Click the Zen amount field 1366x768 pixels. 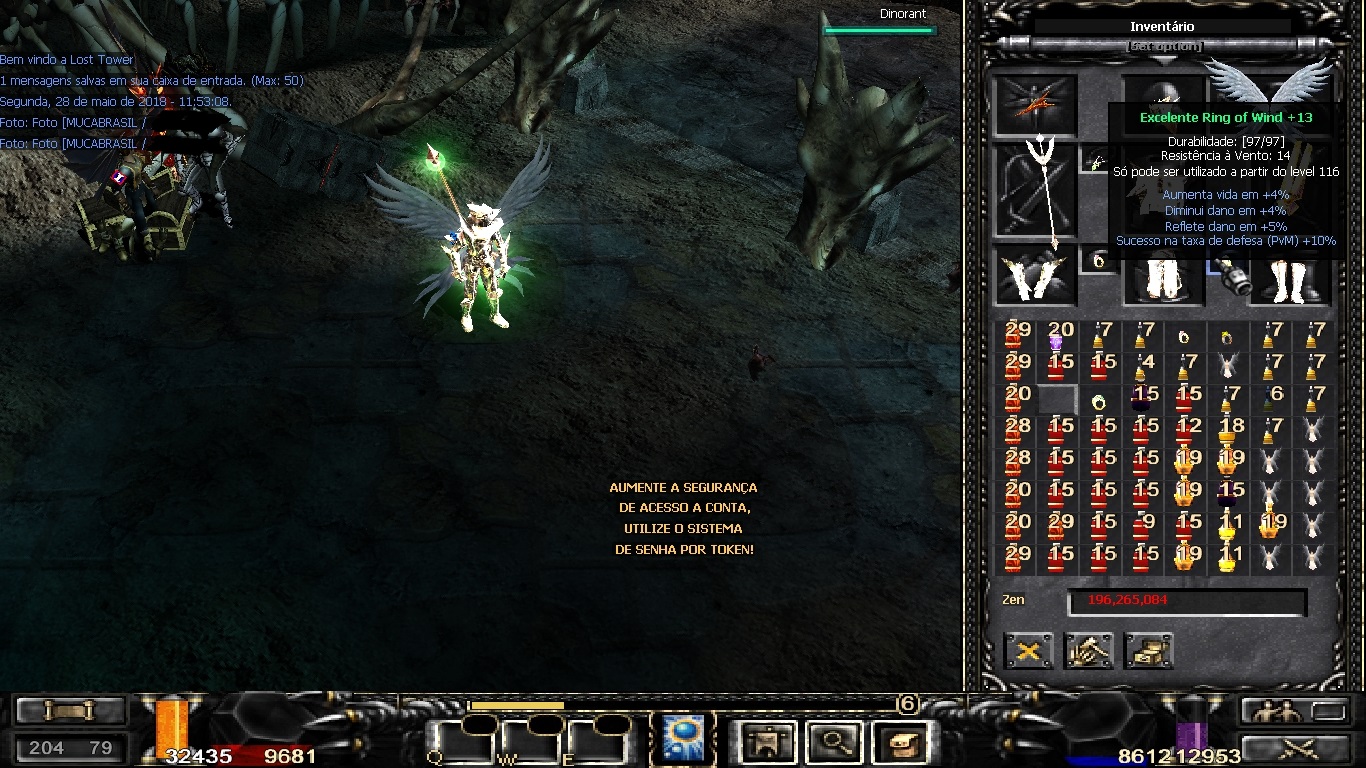click(1186, 602)
